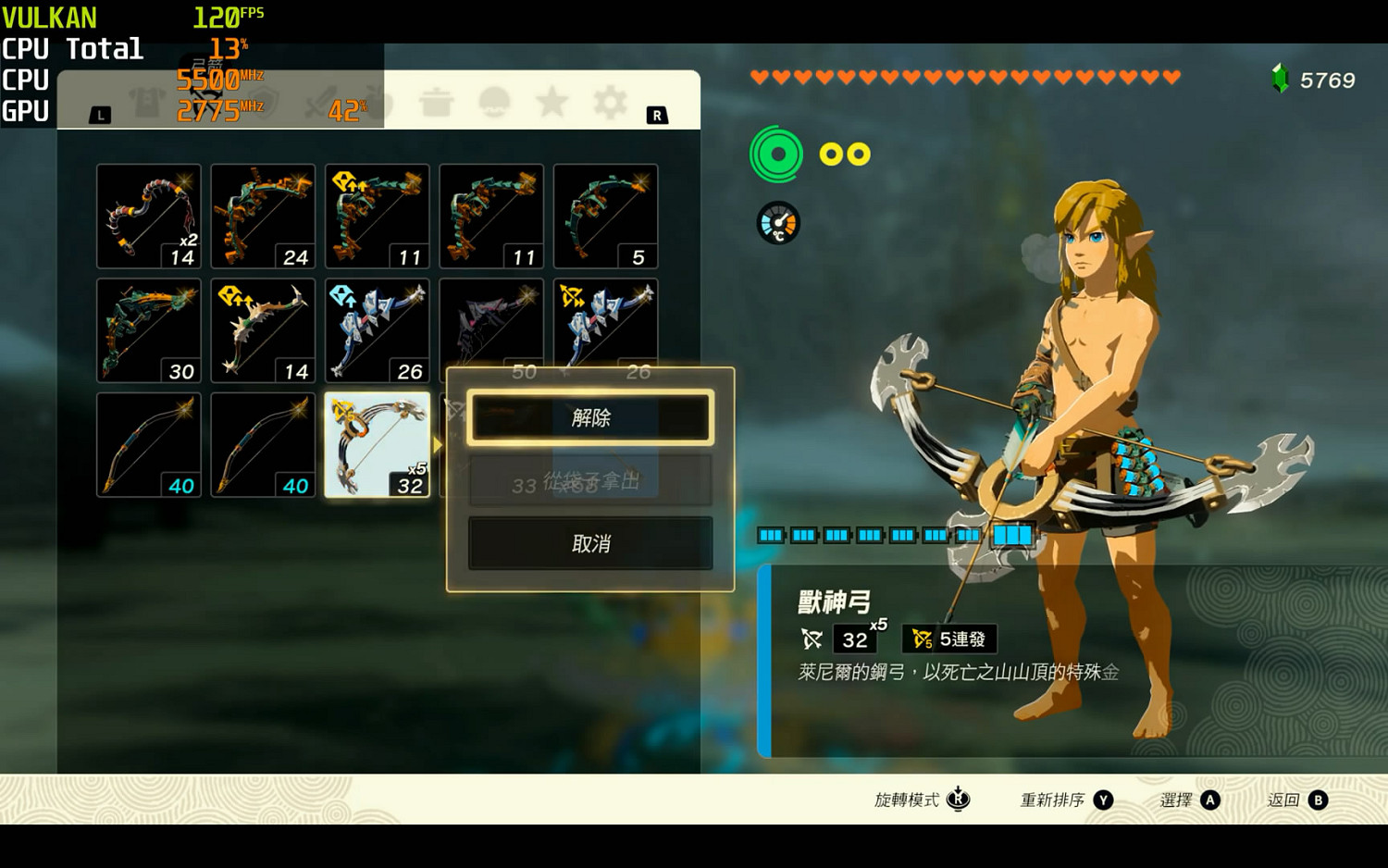Select the highlighted x5 bow with 32 attack
The height and width of the screenshot is (868, 1388).
pyautogui.click(x=377, y=445)
